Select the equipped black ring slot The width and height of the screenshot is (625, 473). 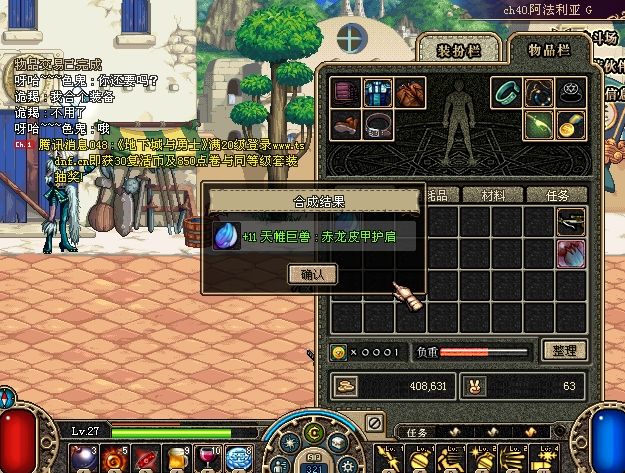click(x=572, y=92)
